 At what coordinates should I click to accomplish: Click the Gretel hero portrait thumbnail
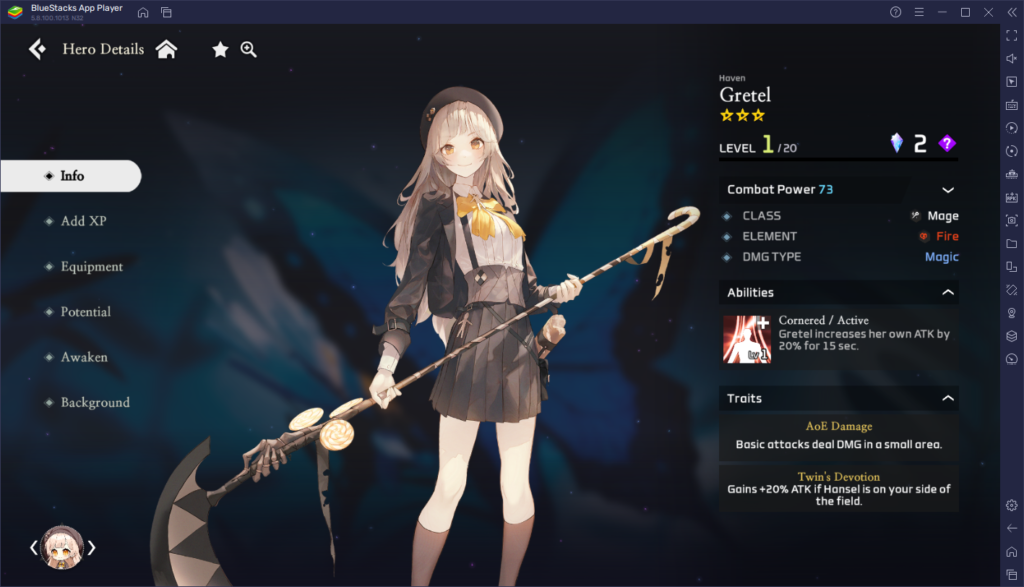point(62,547)
